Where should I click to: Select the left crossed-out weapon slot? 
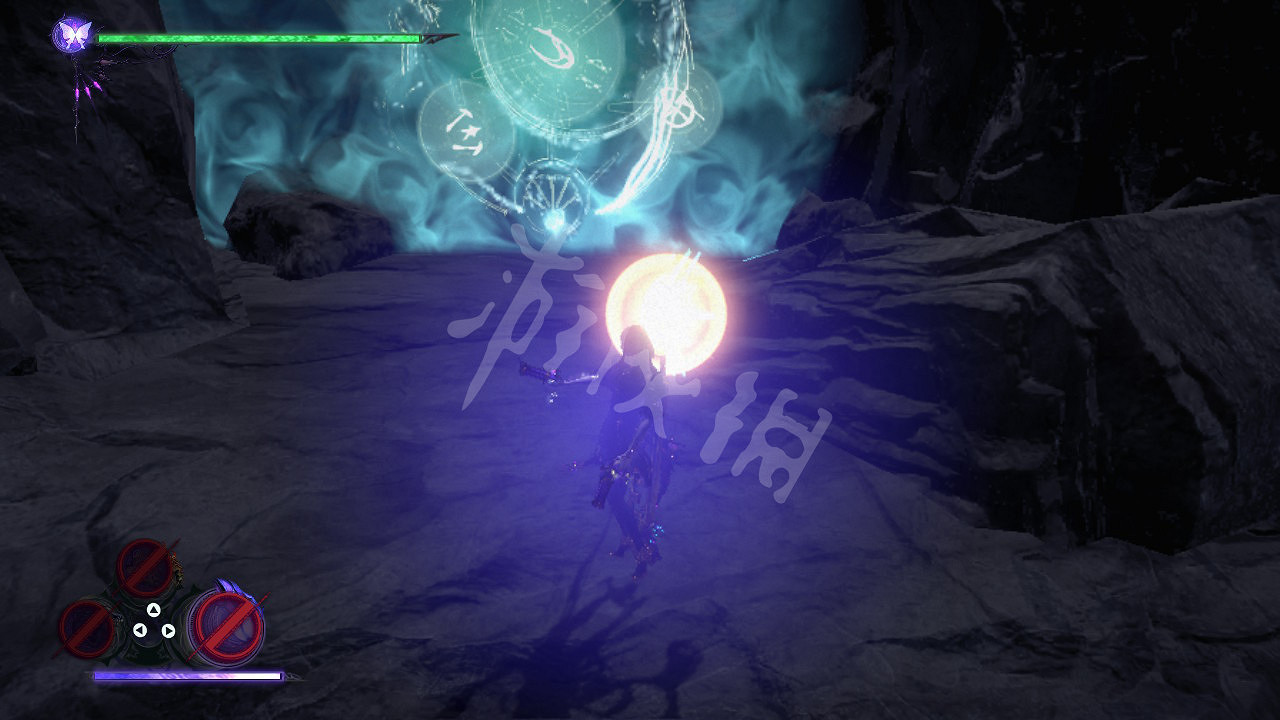point(85,629)
